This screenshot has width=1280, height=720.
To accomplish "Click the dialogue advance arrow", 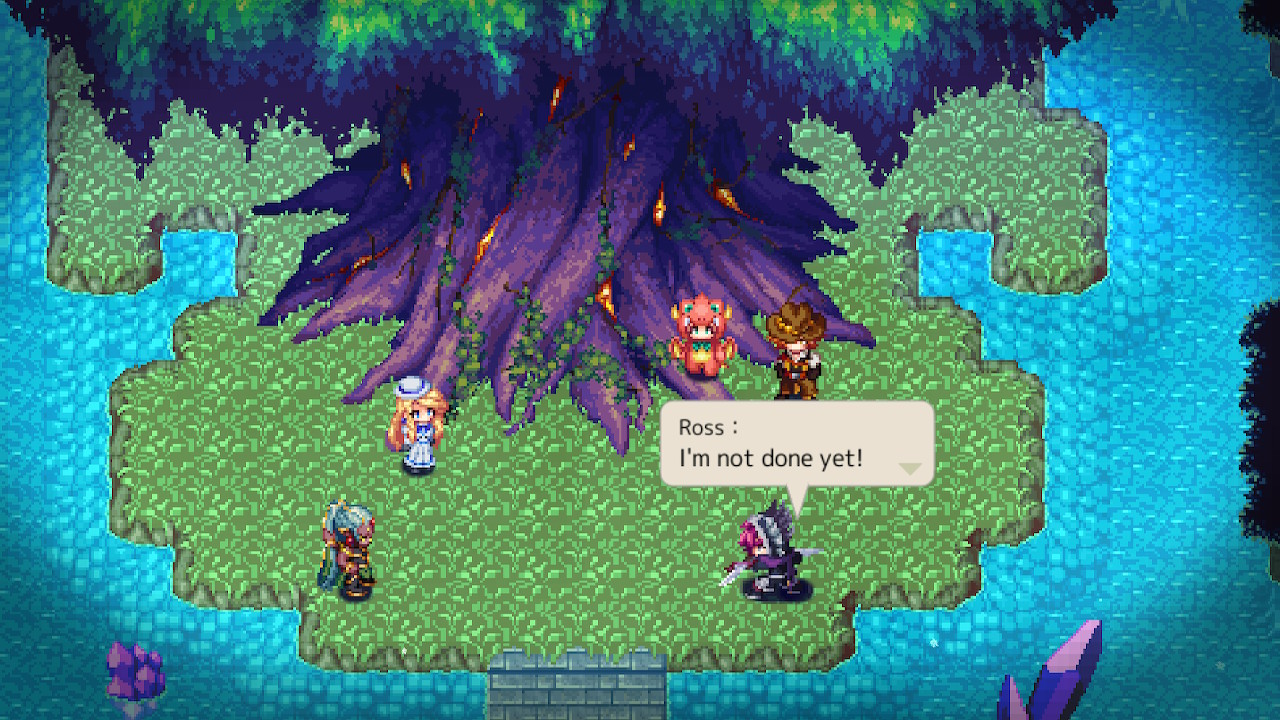I will (908, 468).
